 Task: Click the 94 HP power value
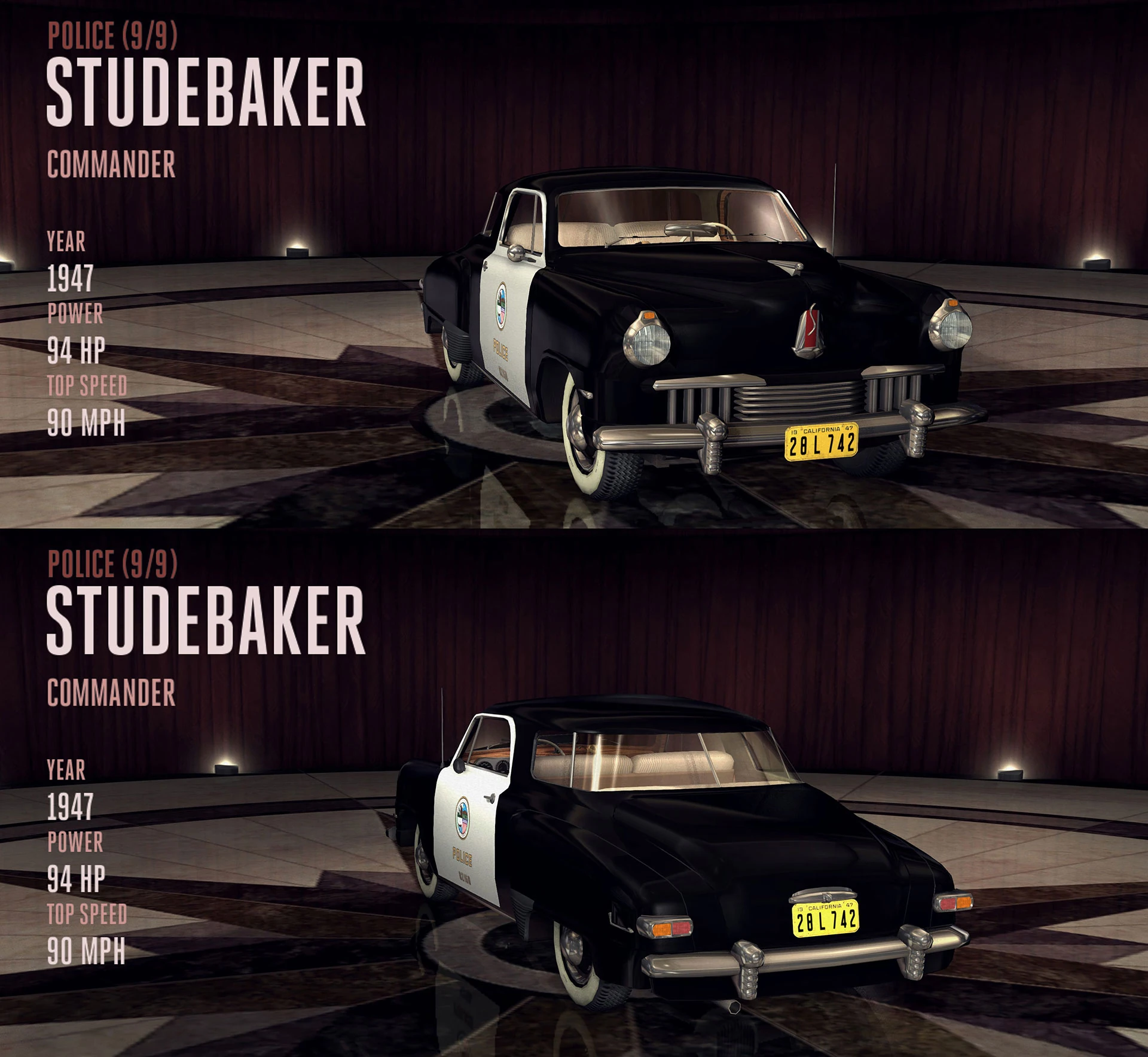(75, 350)
